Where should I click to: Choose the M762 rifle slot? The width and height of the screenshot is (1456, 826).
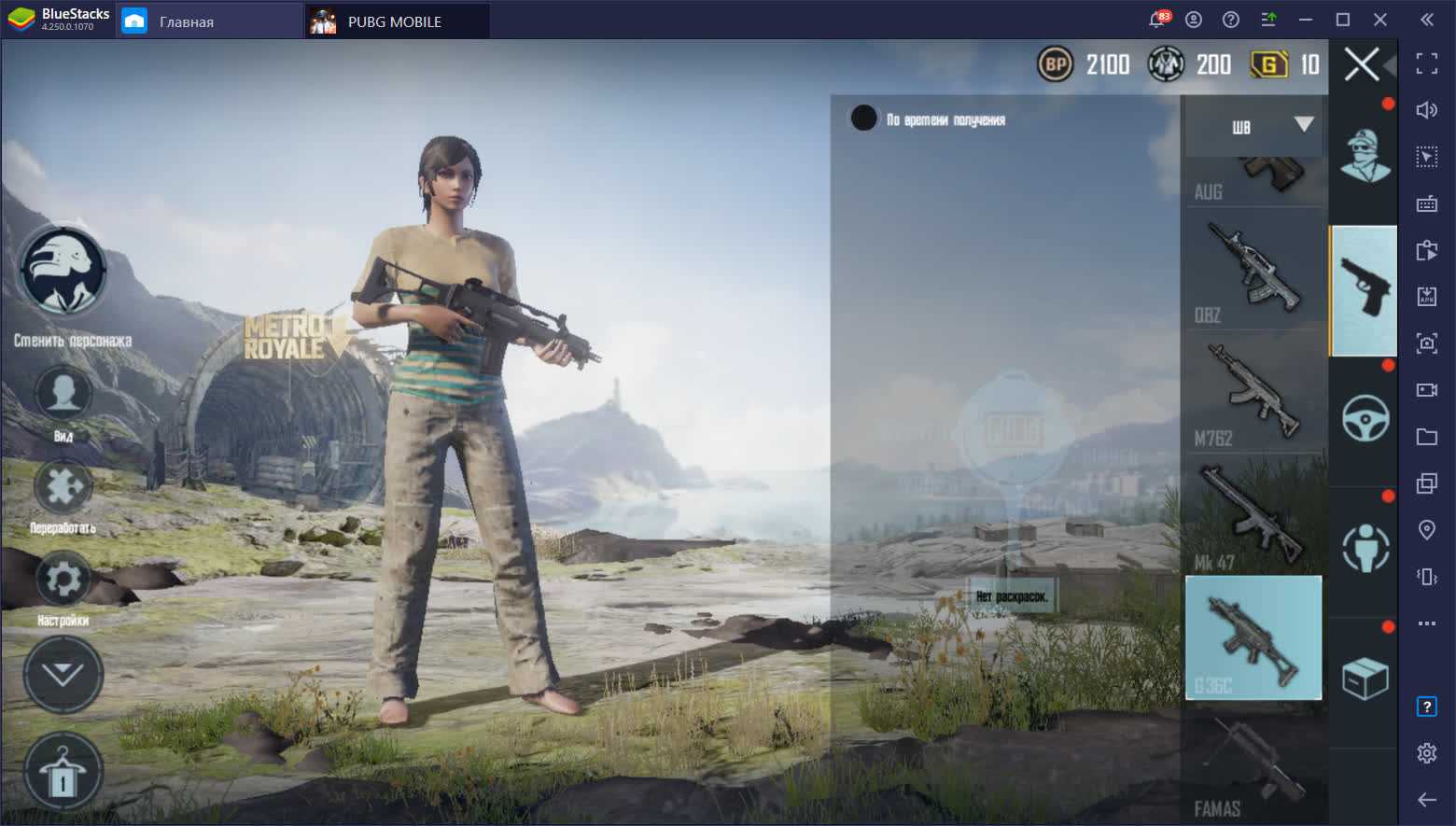[x=1253, y=394]
